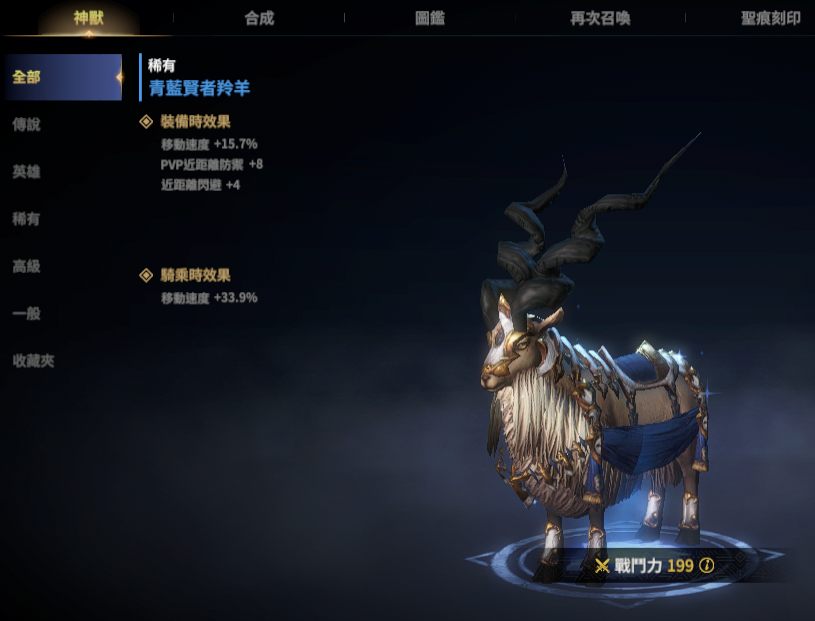815x621 pixels.
Task: Select the 一般 category
Action: point(27,314)
